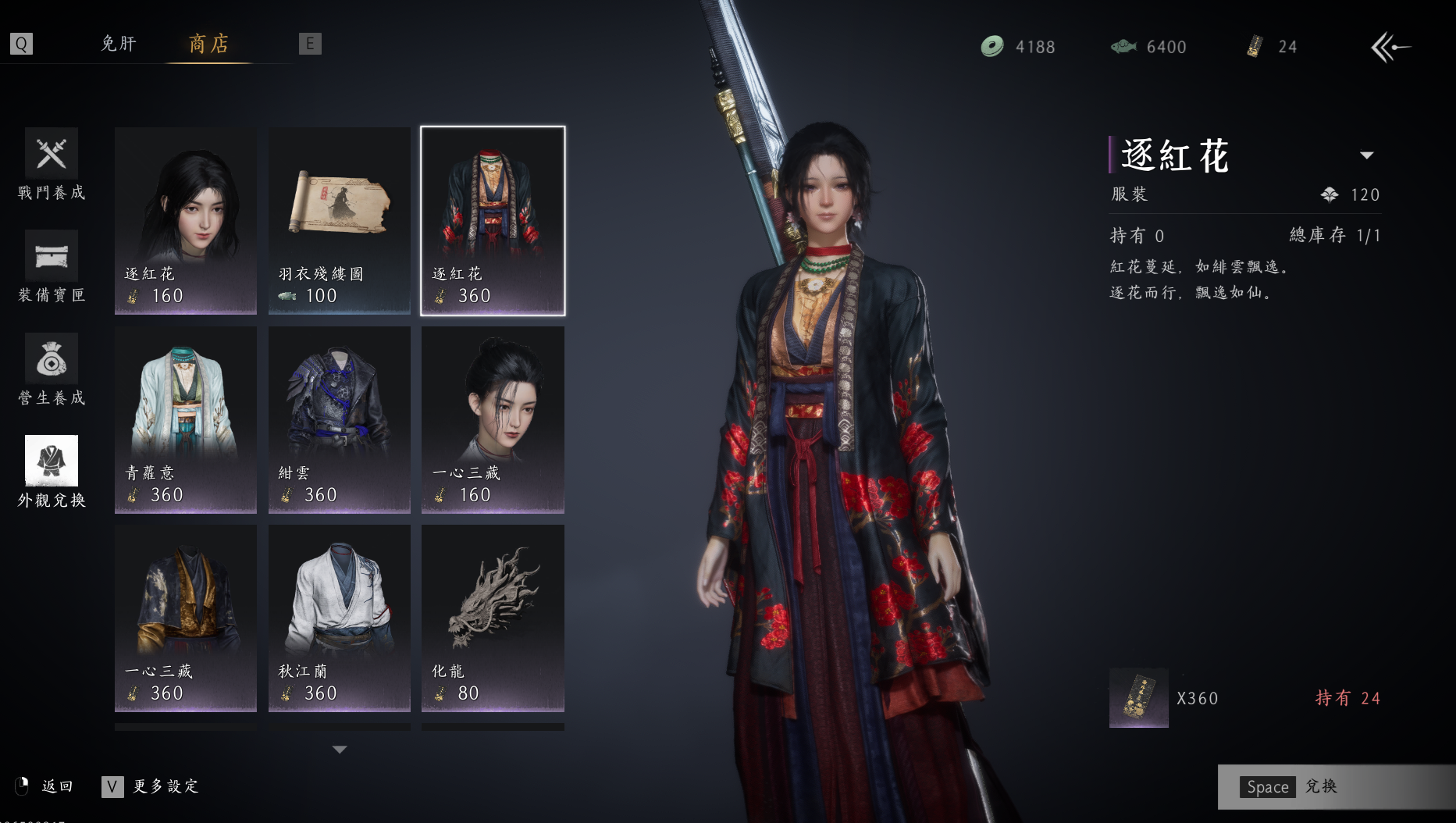Screen dimensions: 1456x823
Task: Choose the 一心三藏 outfit costing 360
Action: click(186, 618)
